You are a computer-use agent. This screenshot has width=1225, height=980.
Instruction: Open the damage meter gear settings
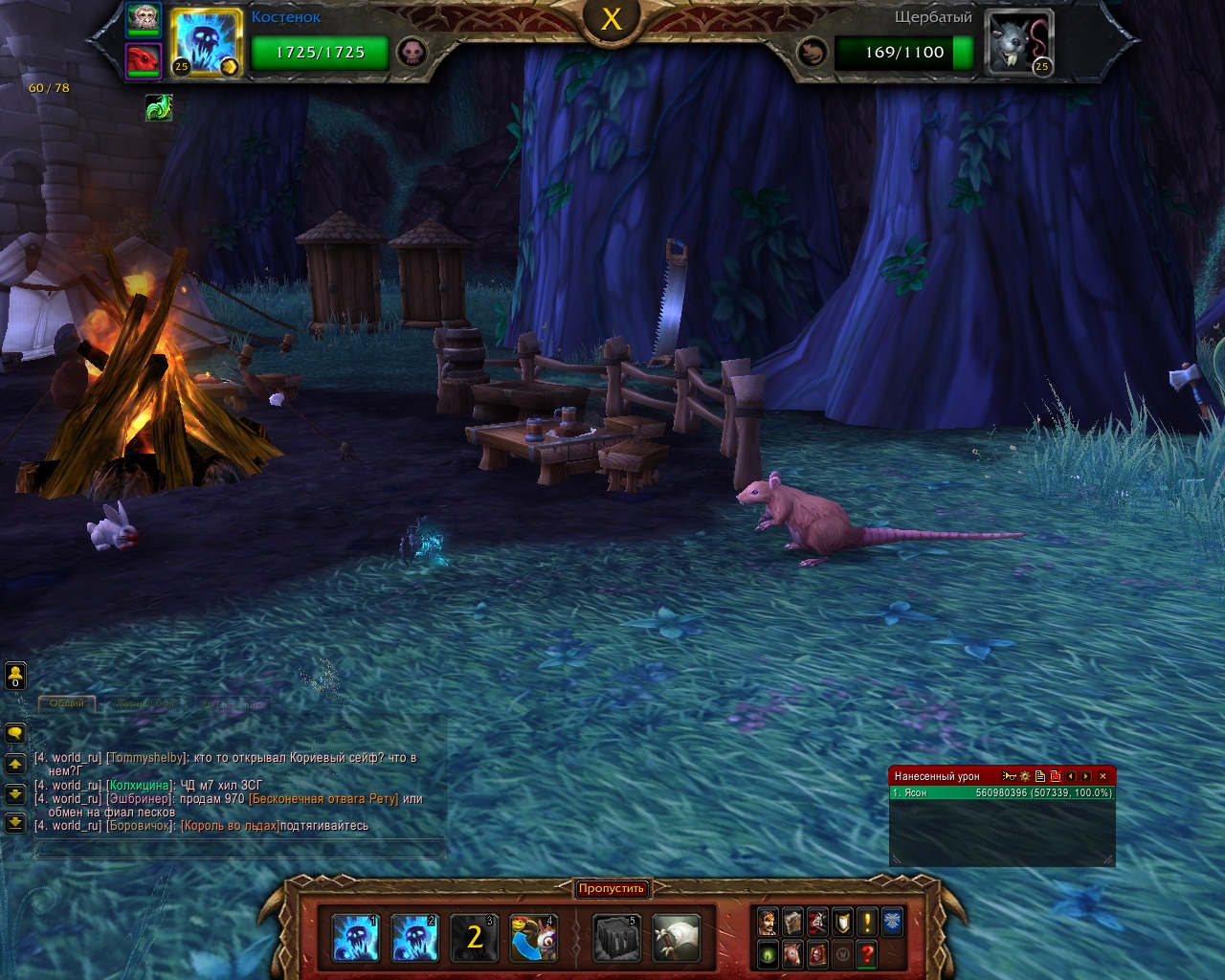[x=1025, y=776]
